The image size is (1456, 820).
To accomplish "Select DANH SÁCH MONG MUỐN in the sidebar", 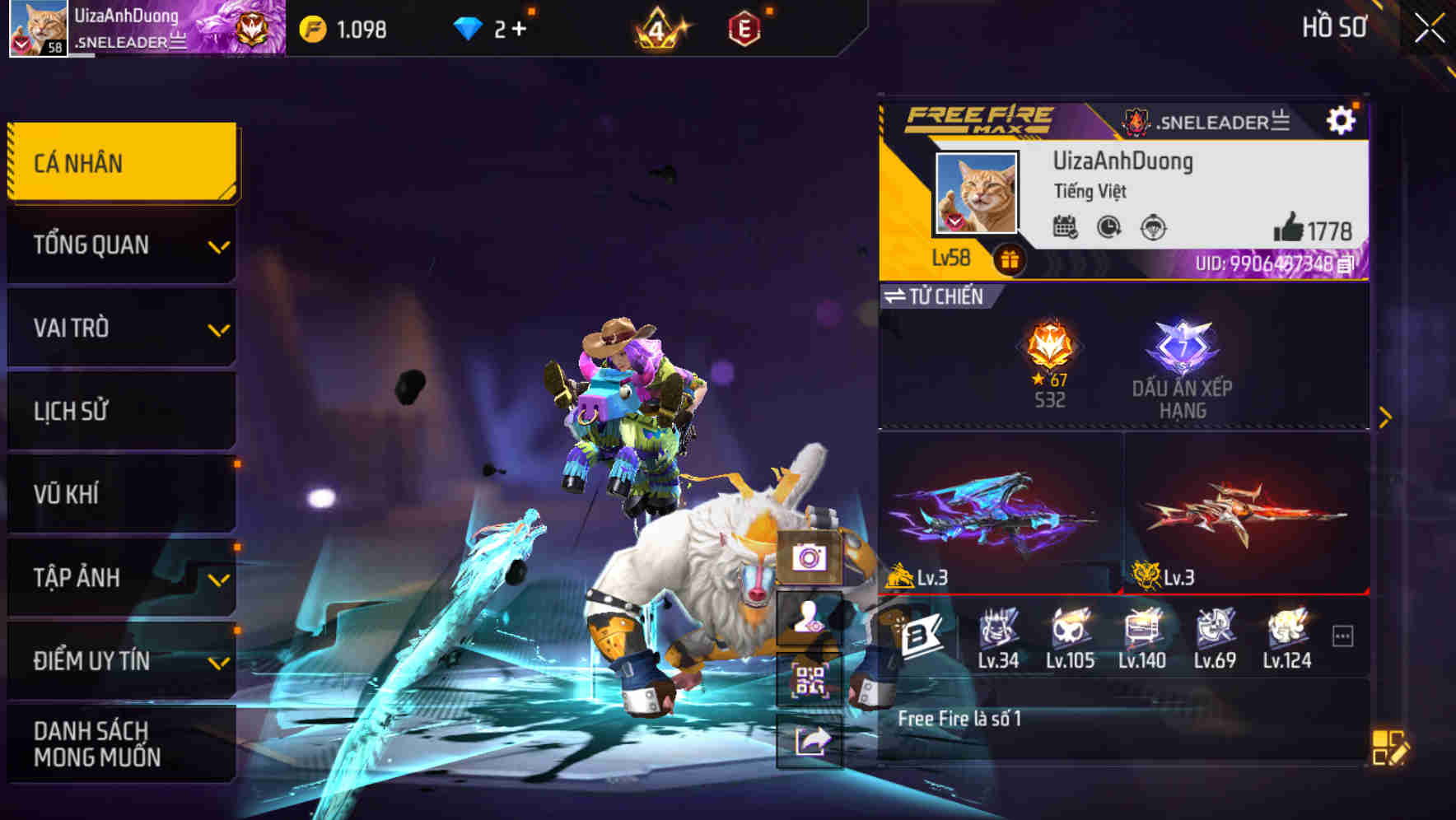I will [x=121, y=743].
